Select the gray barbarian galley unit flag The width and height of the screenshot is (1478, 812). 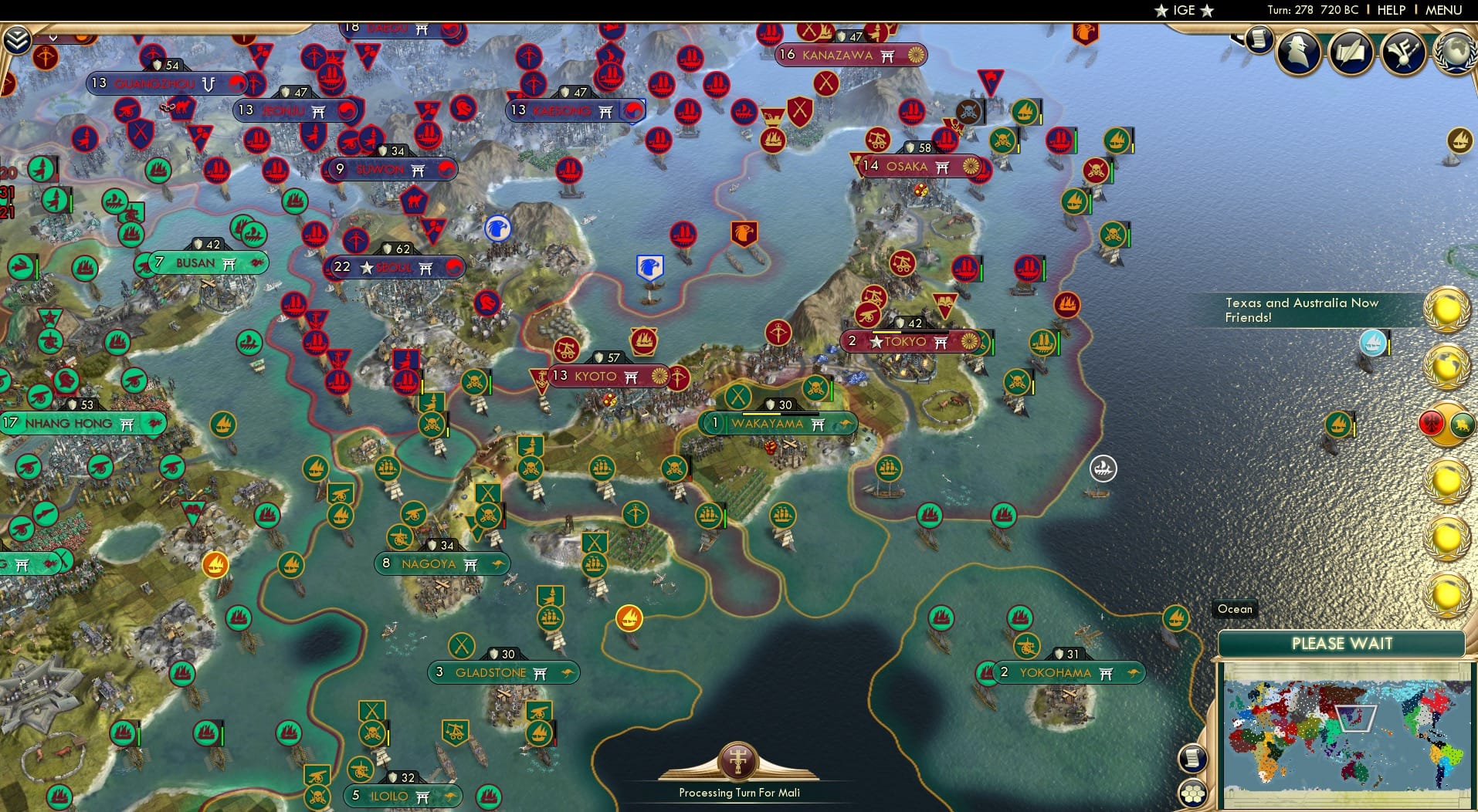point(1103,469)
